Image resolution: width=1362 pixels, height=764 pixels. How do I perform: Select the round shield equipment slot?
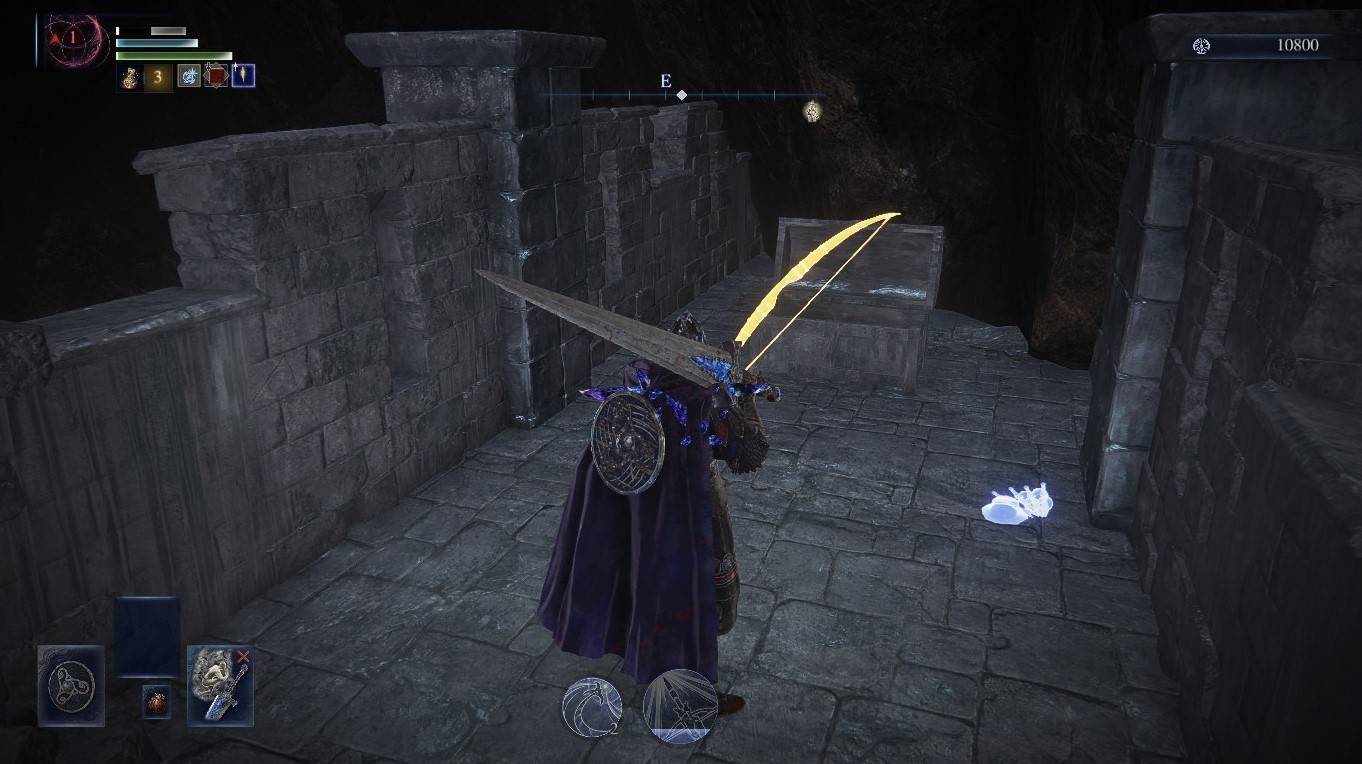[71, 685]
